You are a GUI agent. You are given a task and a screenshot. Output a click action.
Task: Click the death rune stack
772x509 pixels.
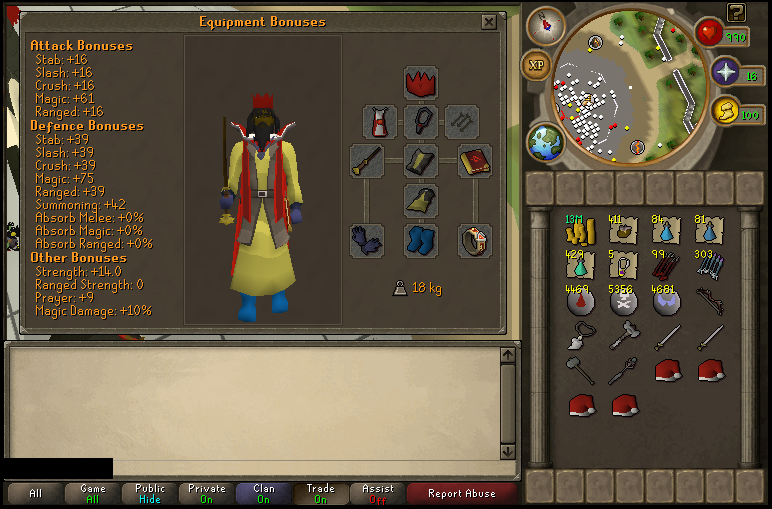(x=625, y=302)
